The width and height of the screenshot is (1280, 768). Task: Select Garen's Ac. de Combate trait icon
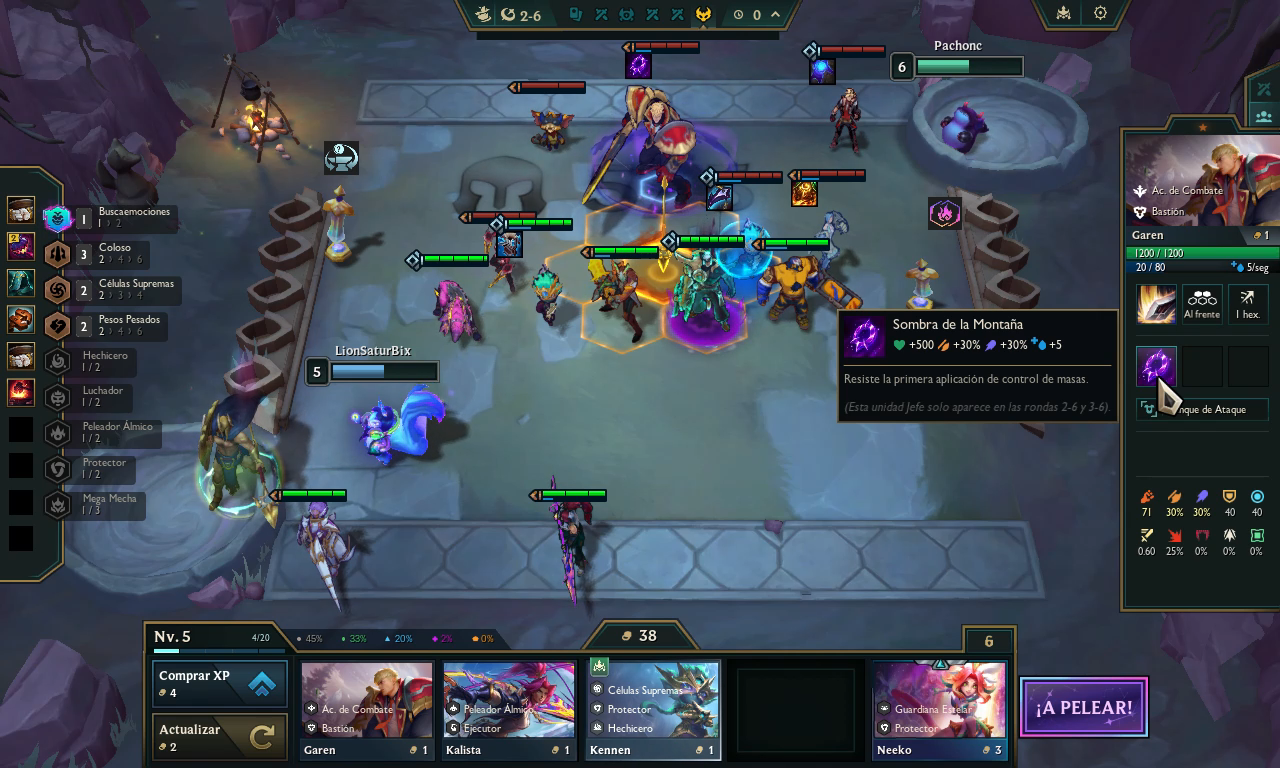tap(1141, 190)
